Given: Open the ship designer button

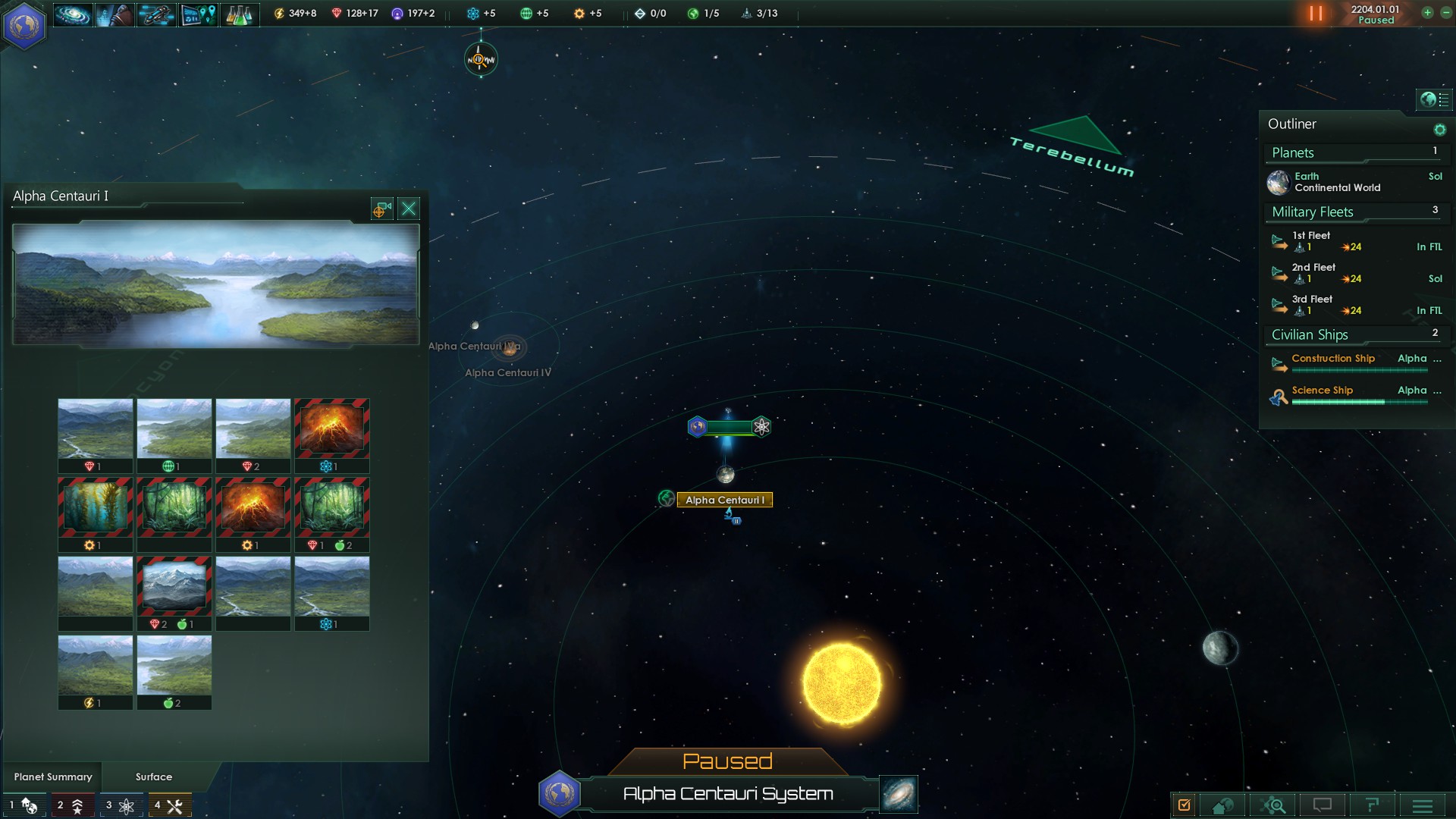Looking at the screenshot, I should coord(156,14).
